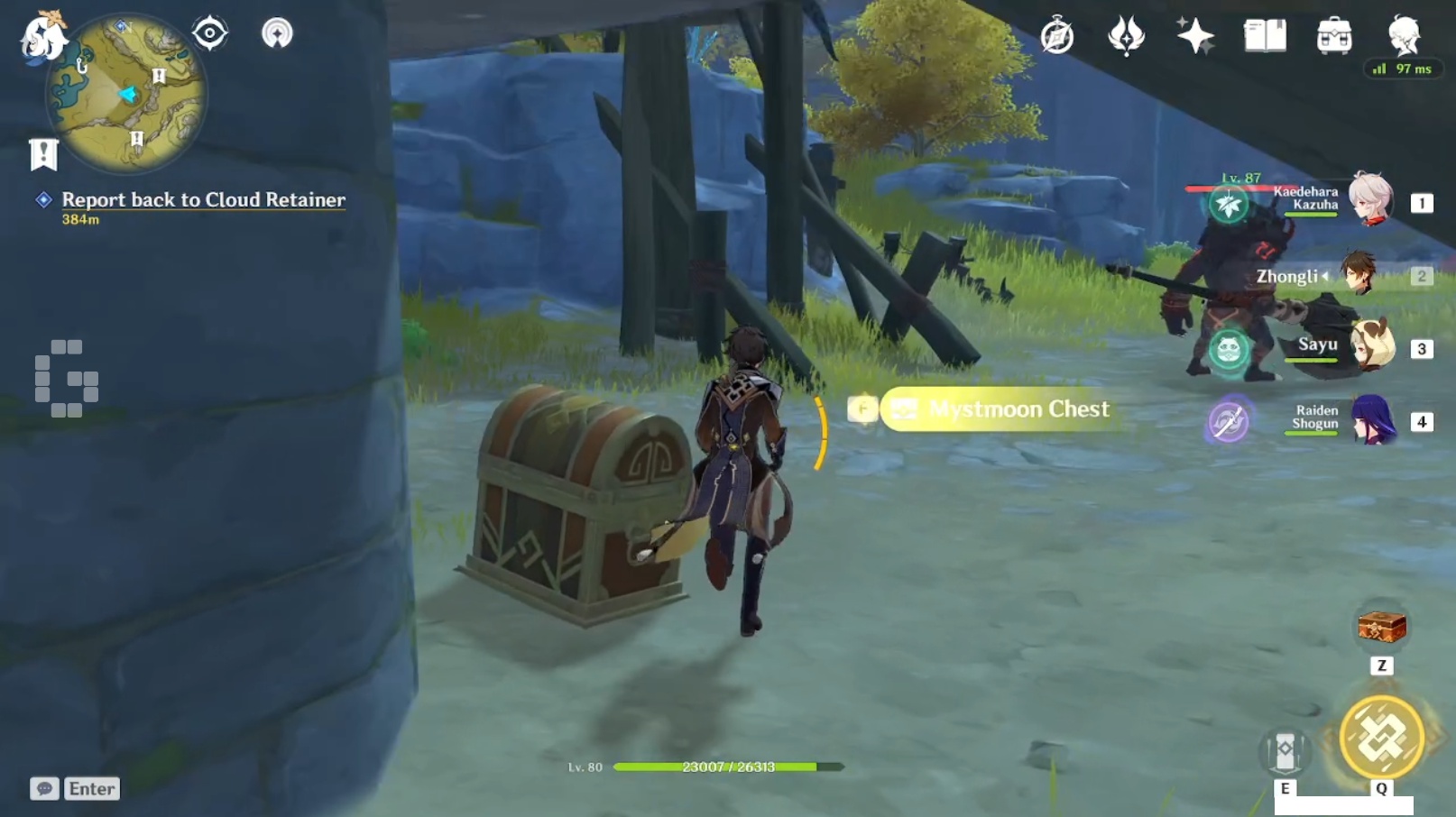This screenshot has height=817, width=1456.
Task: Open the battle pass flame icon
Action: [1126, 37]
